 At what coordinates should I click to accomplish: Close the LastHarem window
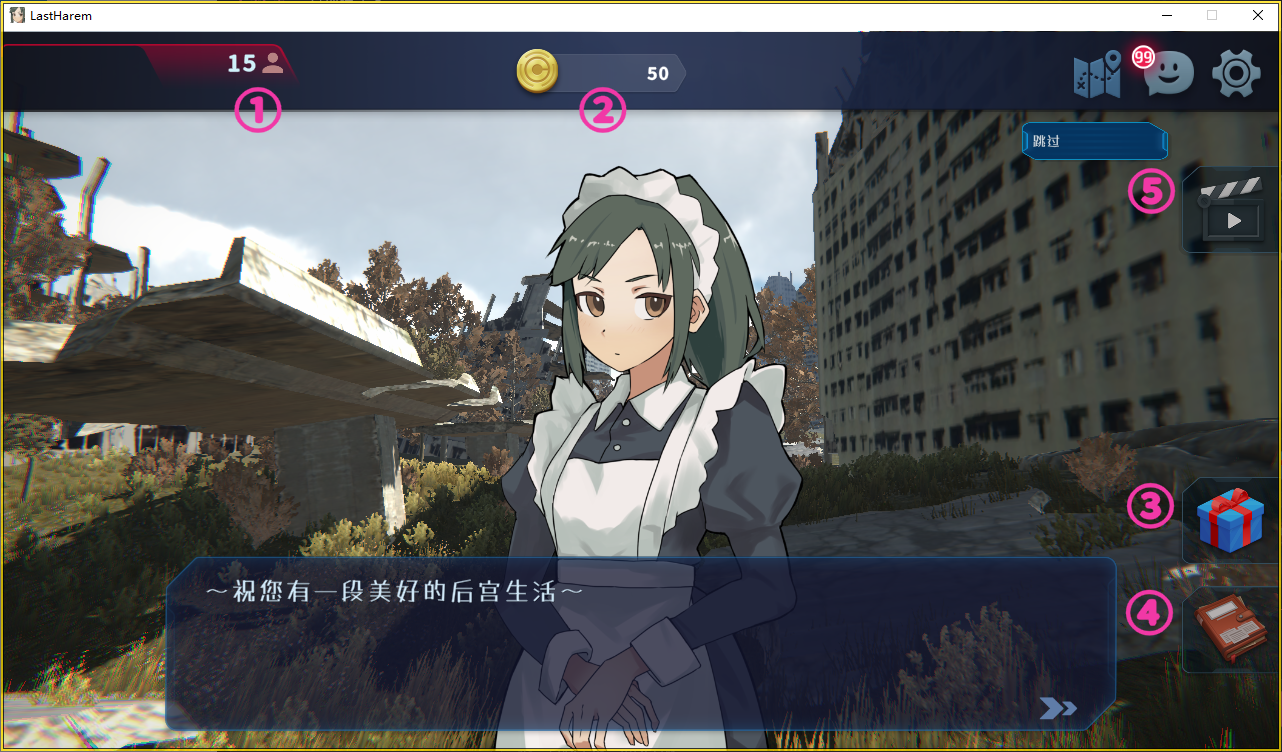point(1258,15)
